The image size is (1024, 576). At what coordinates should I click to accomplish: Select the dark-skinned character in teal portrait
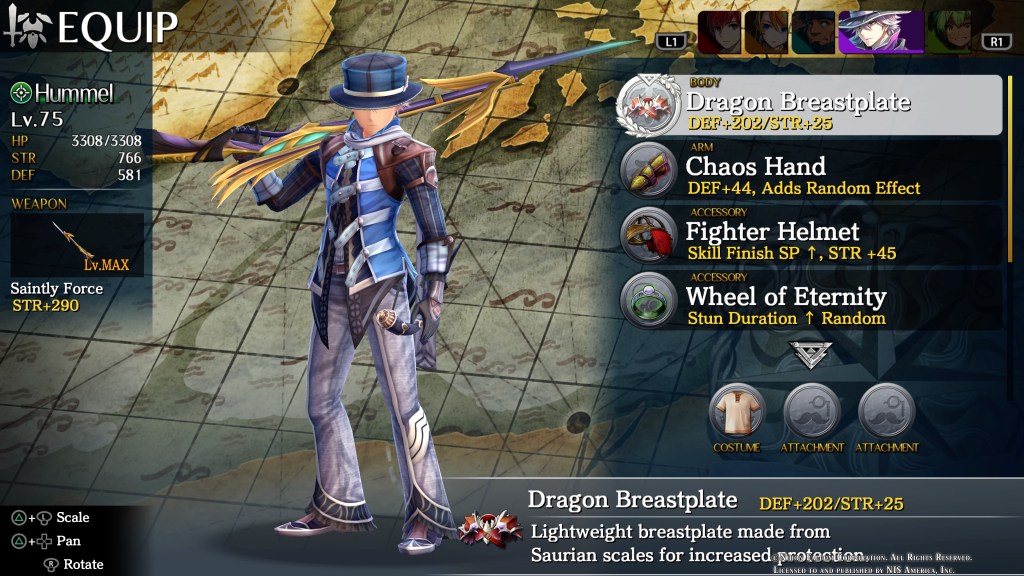812,33
